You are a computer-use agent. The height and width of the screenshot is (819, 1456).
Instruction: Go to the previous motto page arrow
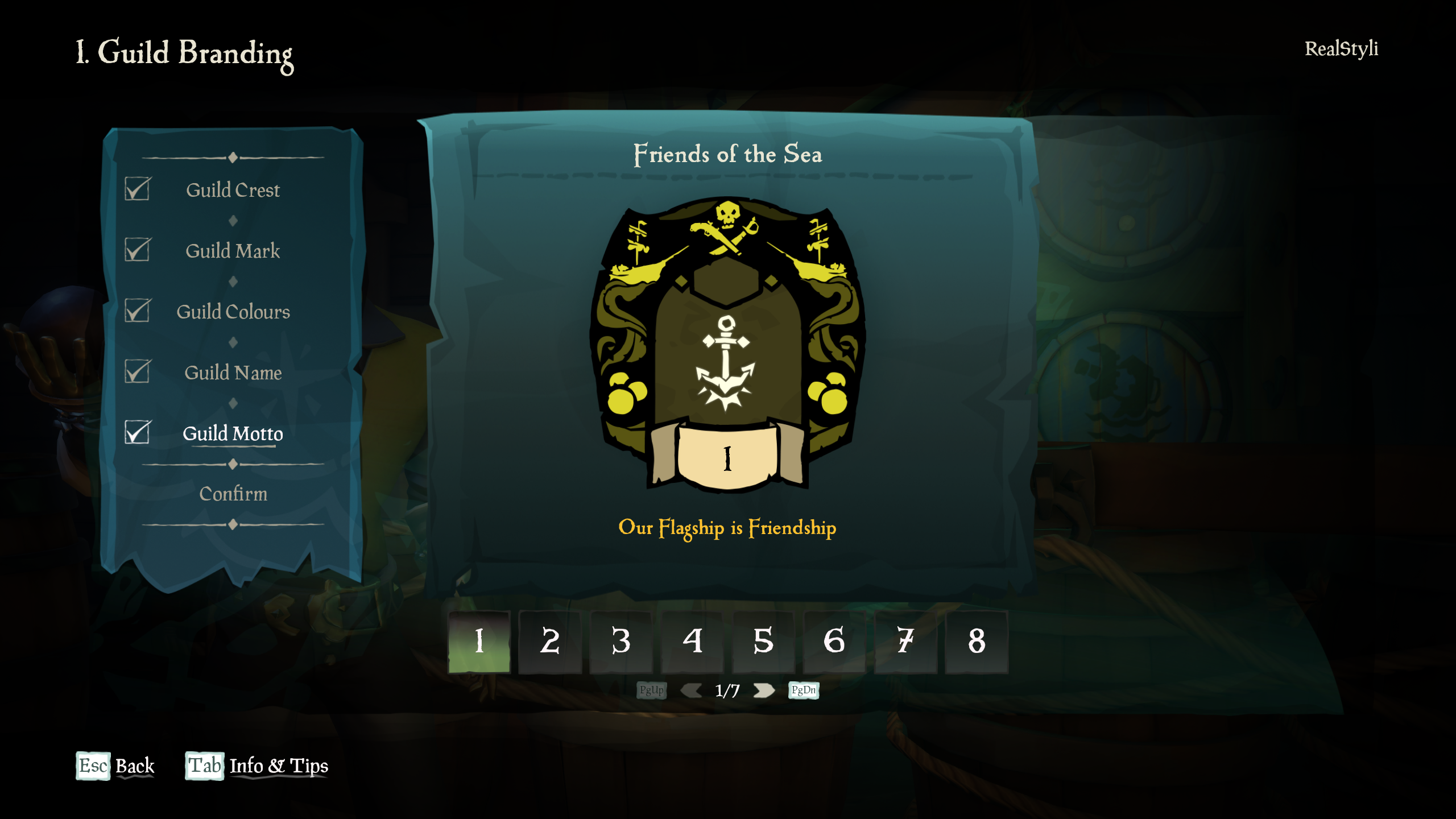click(691, 690)
